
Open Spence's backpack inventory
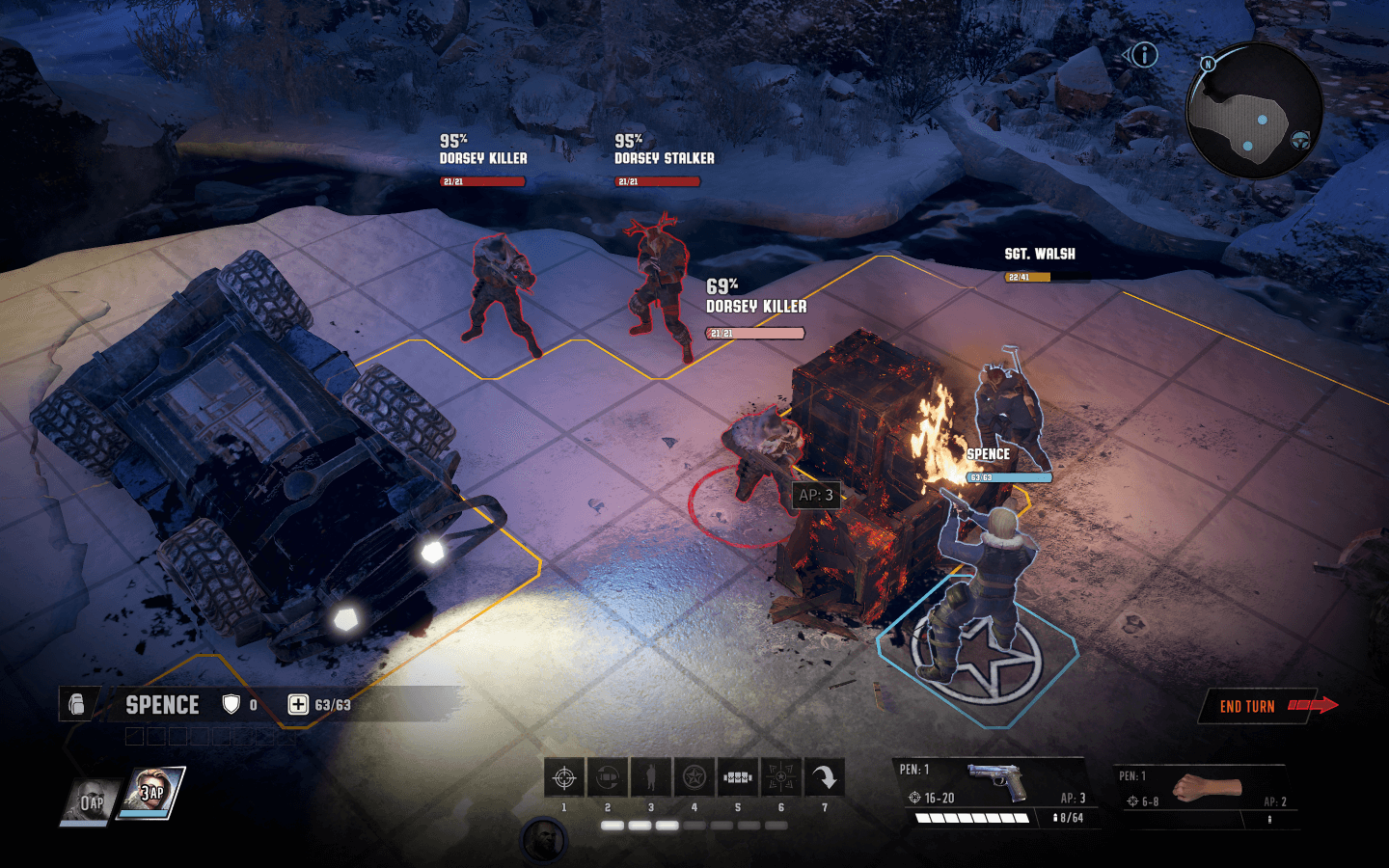(x=77, y=705)
